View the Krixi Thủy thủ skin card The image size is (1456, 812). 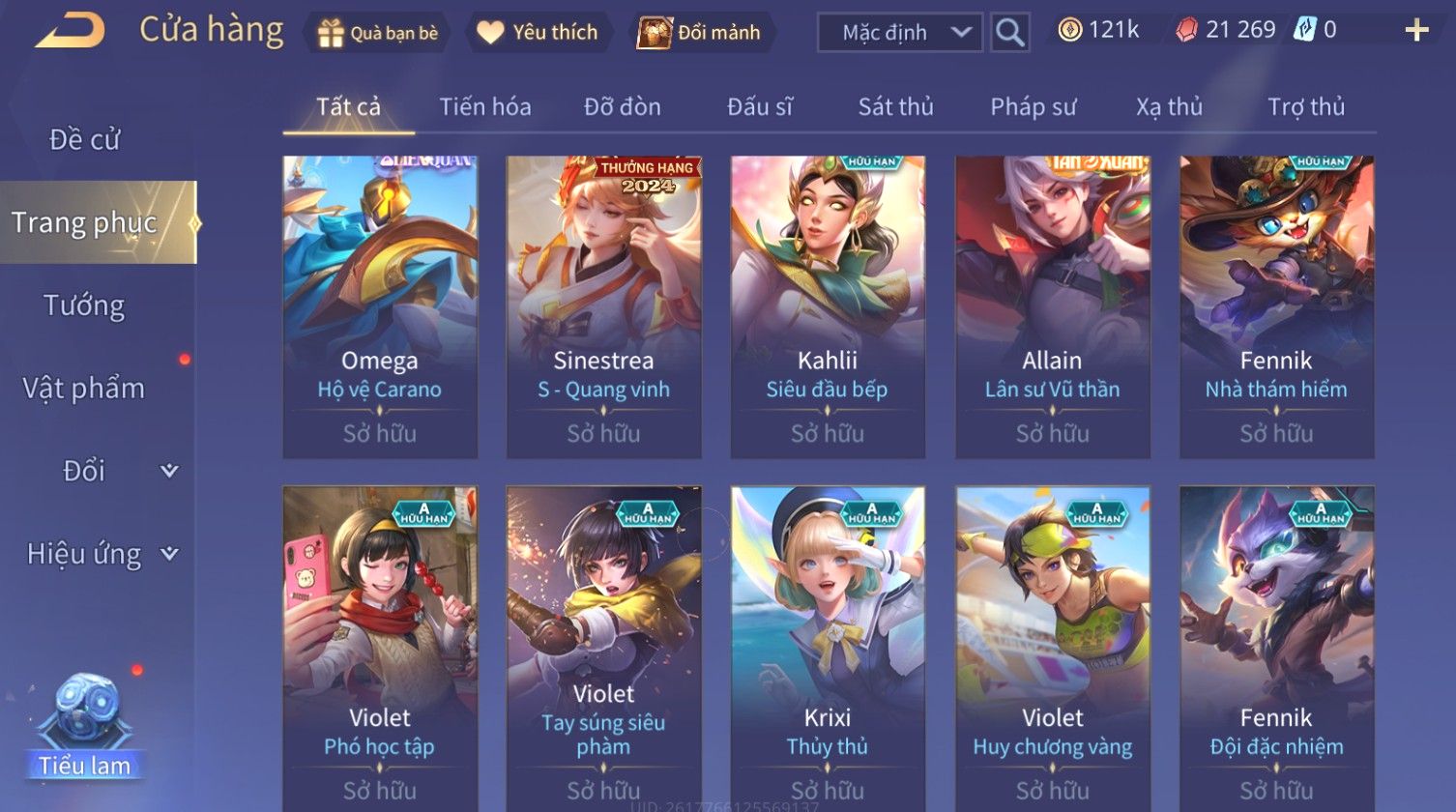pos(828,648)
